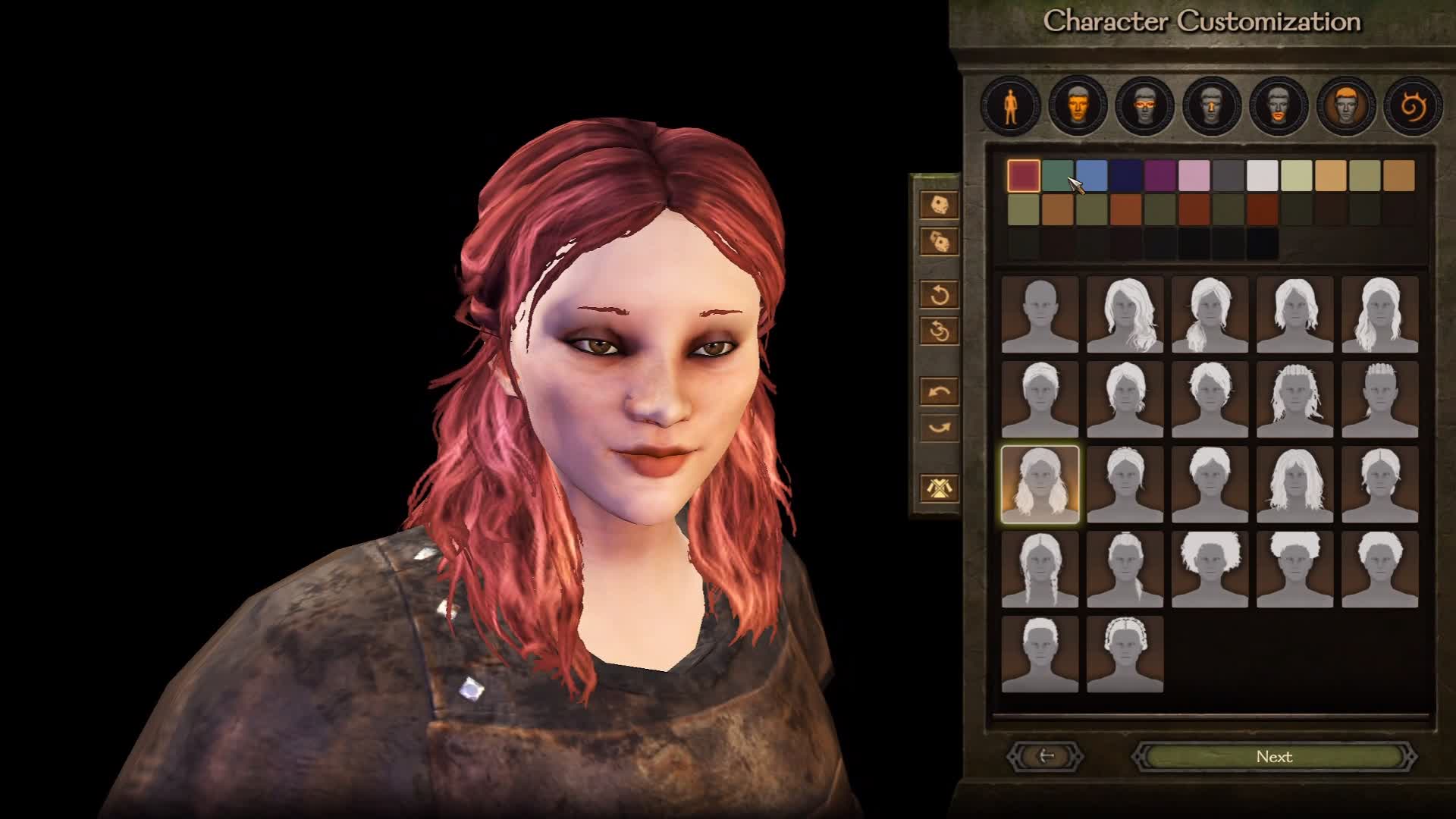
Task: Pick the purple hair color swatch
Action: click(1160, 176)
